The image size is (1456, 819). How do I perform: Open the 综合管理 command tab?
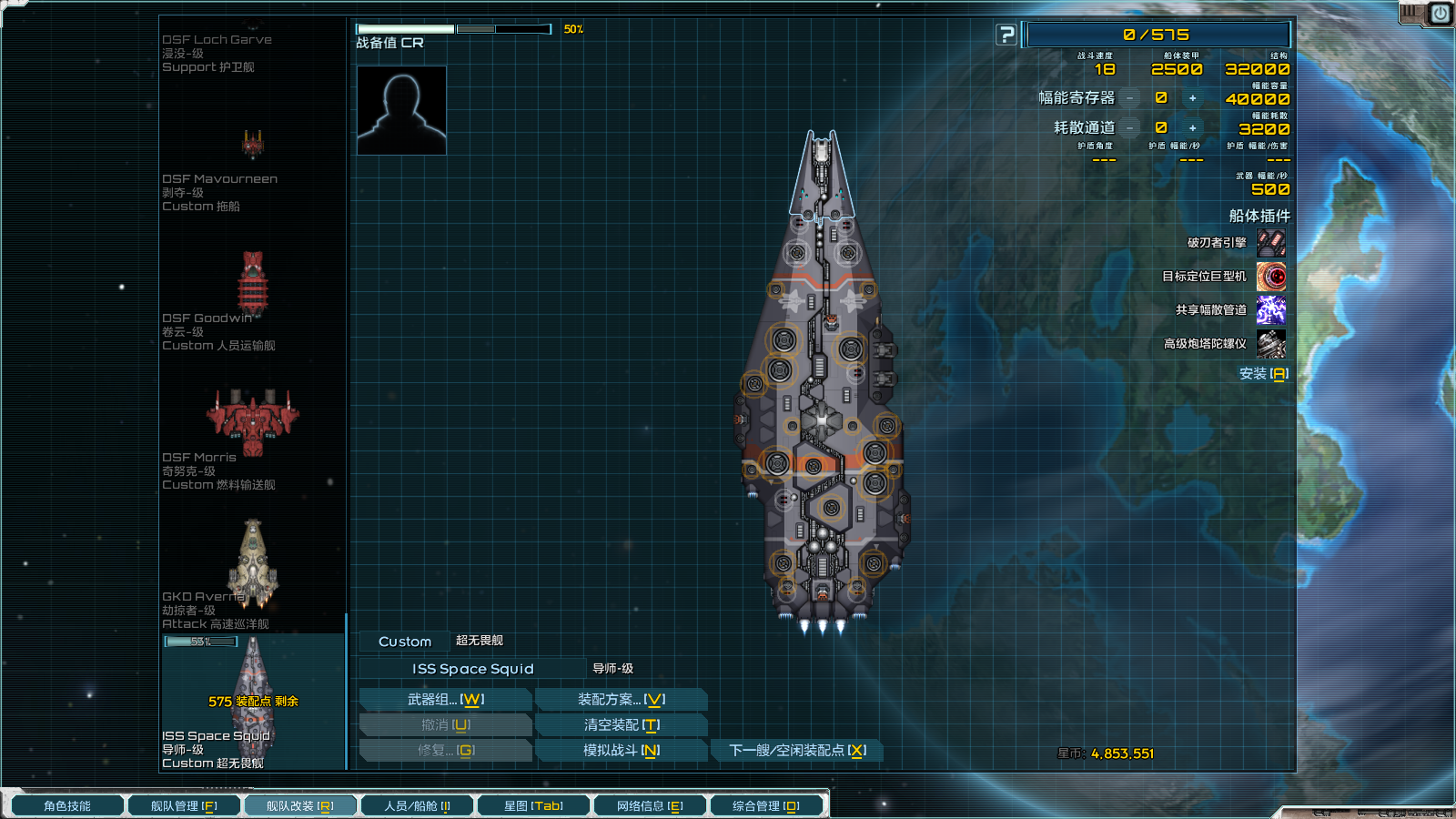pos(766,806)
